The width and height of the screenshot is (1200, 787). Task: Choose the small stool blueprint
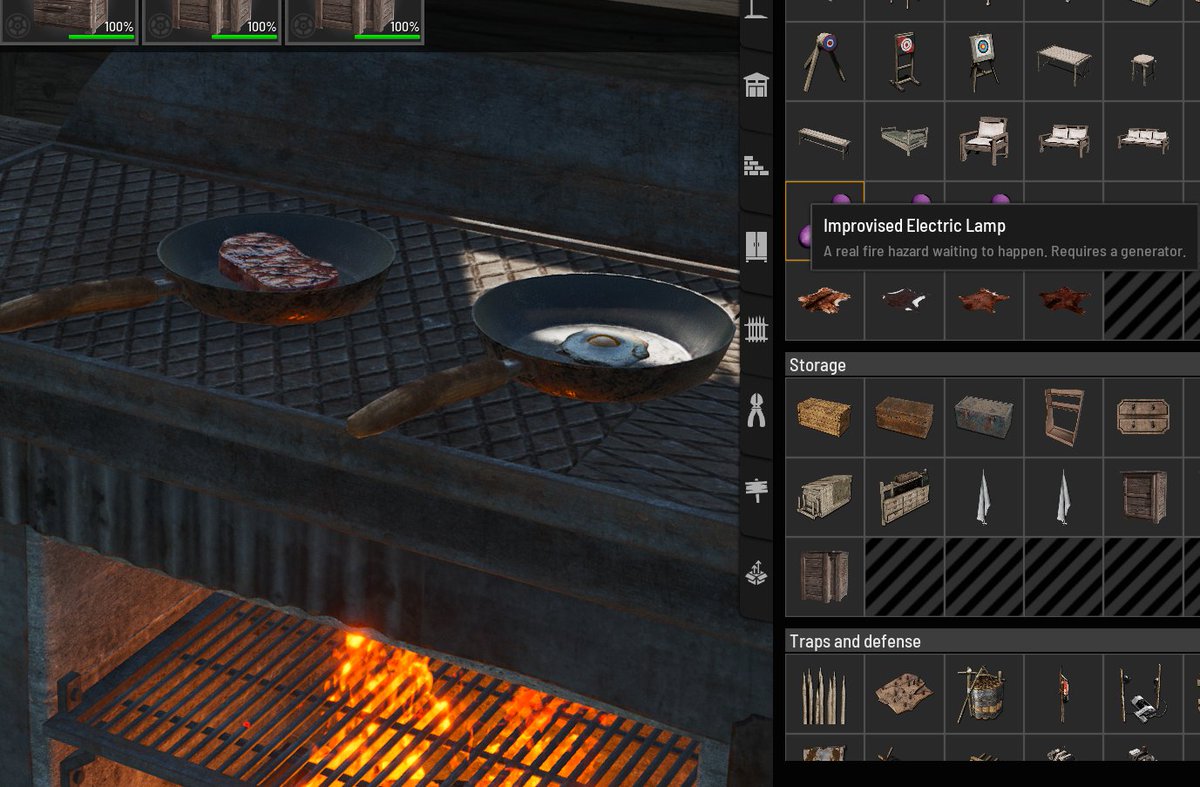[1143, 62]
